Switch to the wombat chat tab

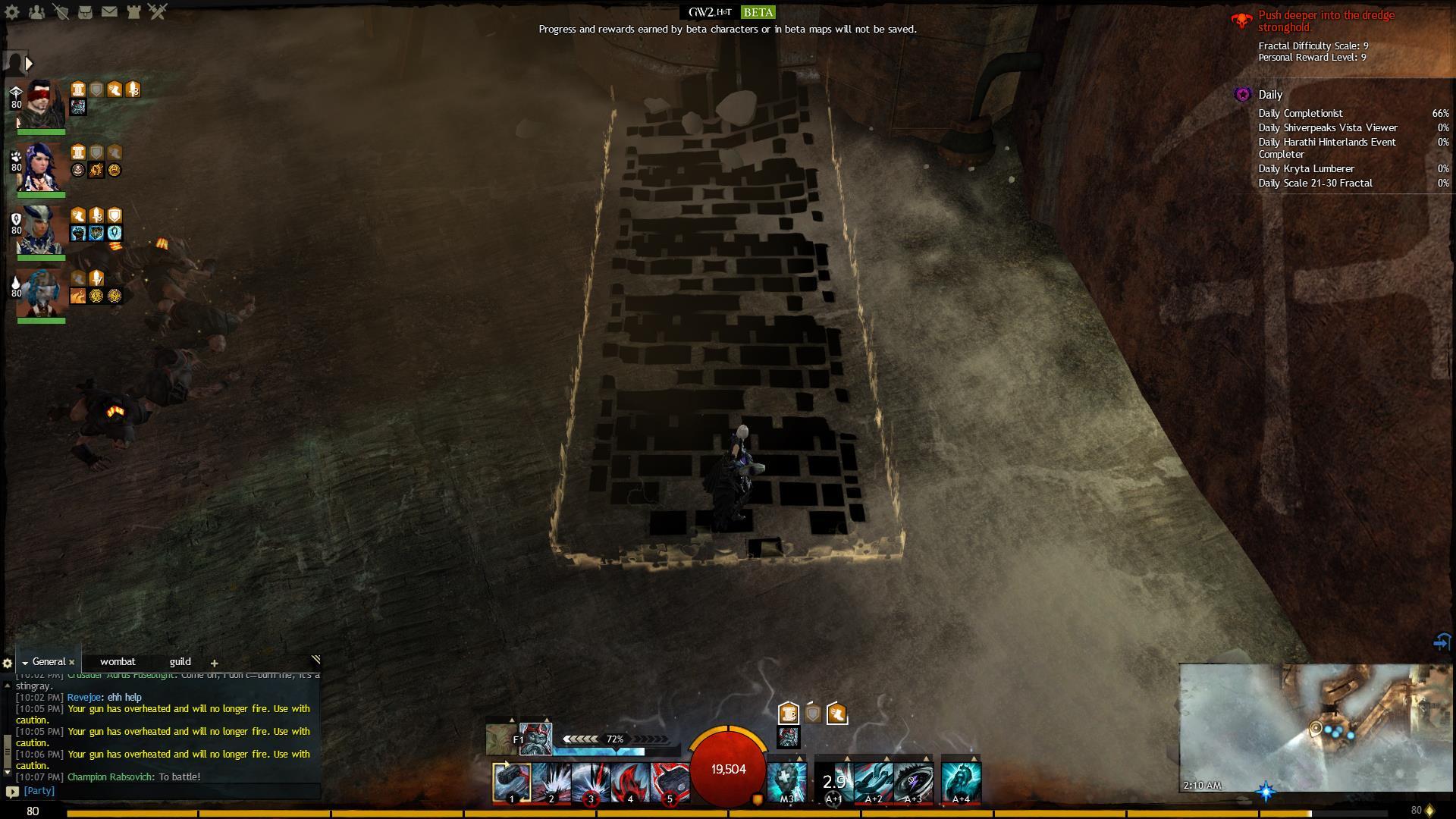tap(118, 662)
